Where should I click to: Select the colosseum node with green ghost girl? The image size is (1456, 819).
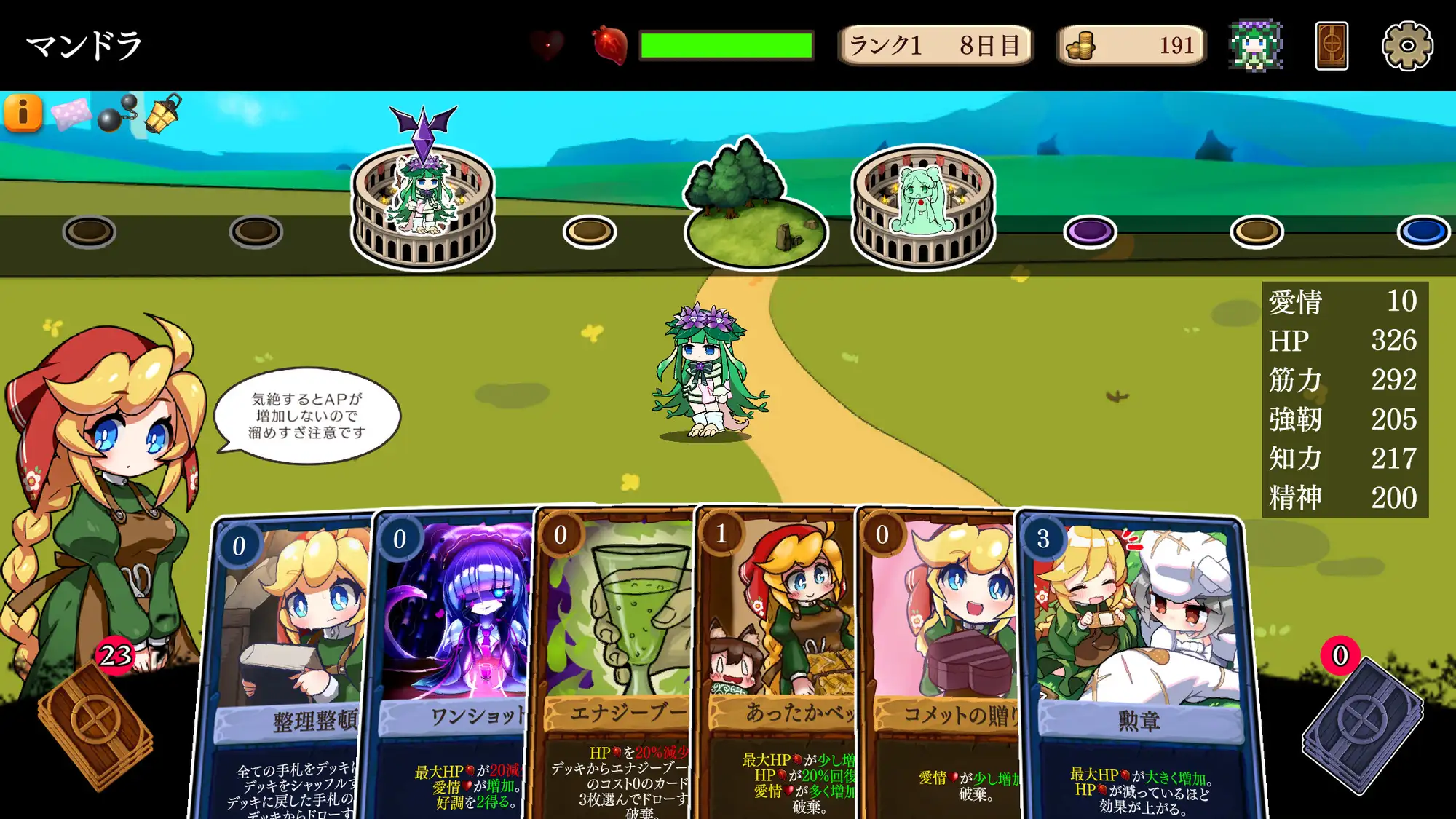tap(922, 207)
